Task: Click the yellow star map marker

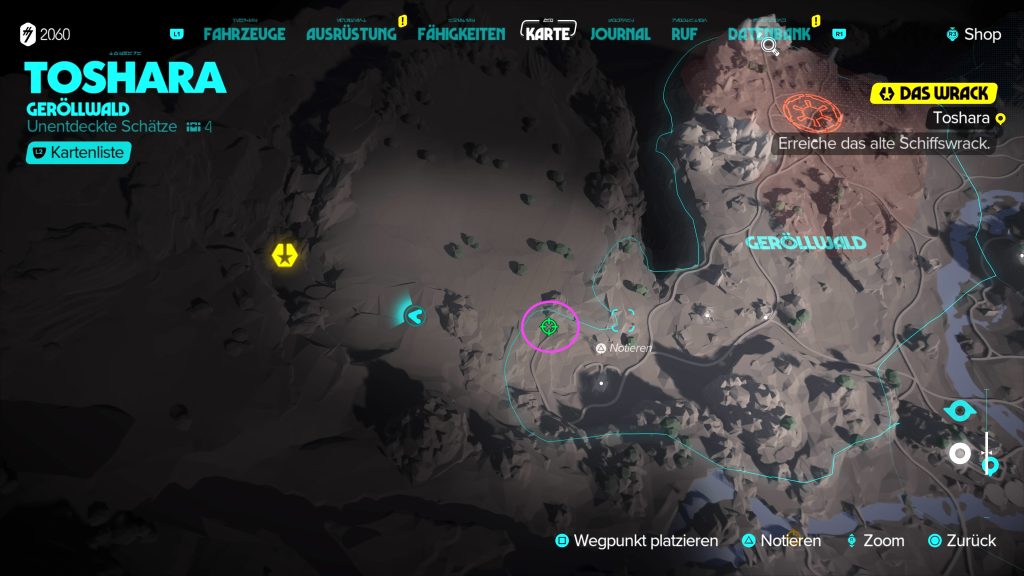Action: 286,254
